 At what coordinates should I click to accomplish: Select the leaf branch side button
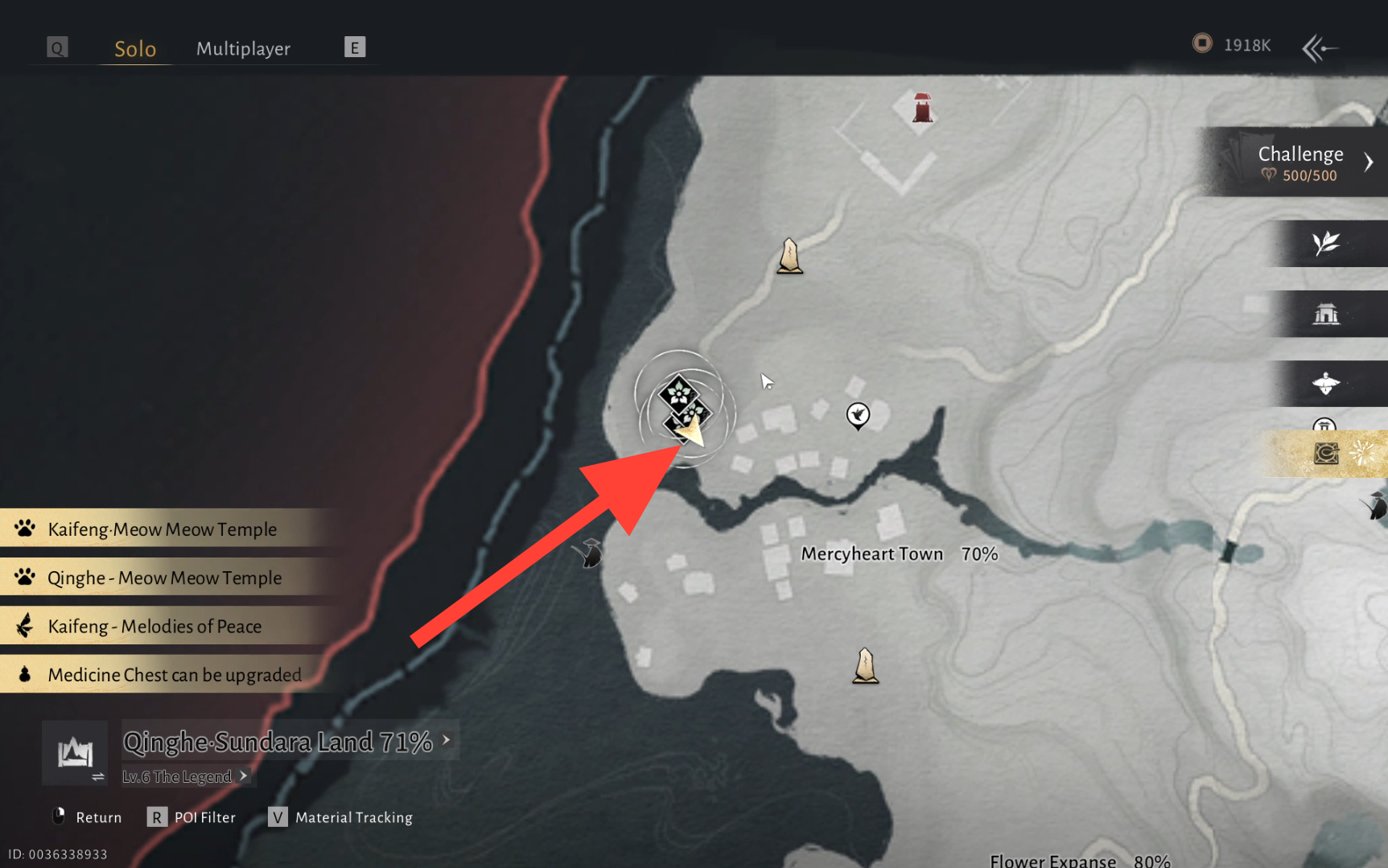1326,243
